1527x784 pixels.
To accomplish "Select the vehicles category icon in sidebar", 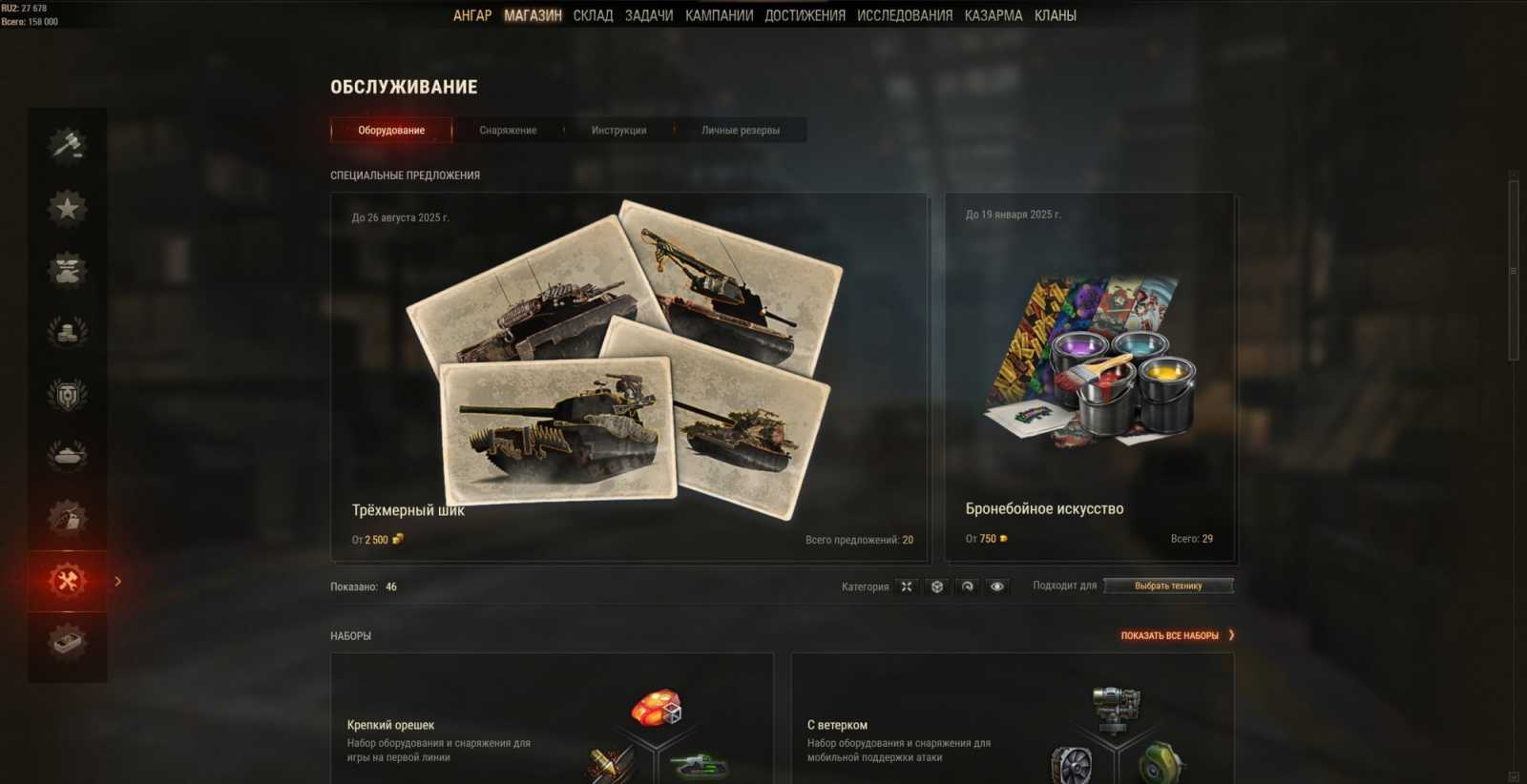I will pos(65,270).
